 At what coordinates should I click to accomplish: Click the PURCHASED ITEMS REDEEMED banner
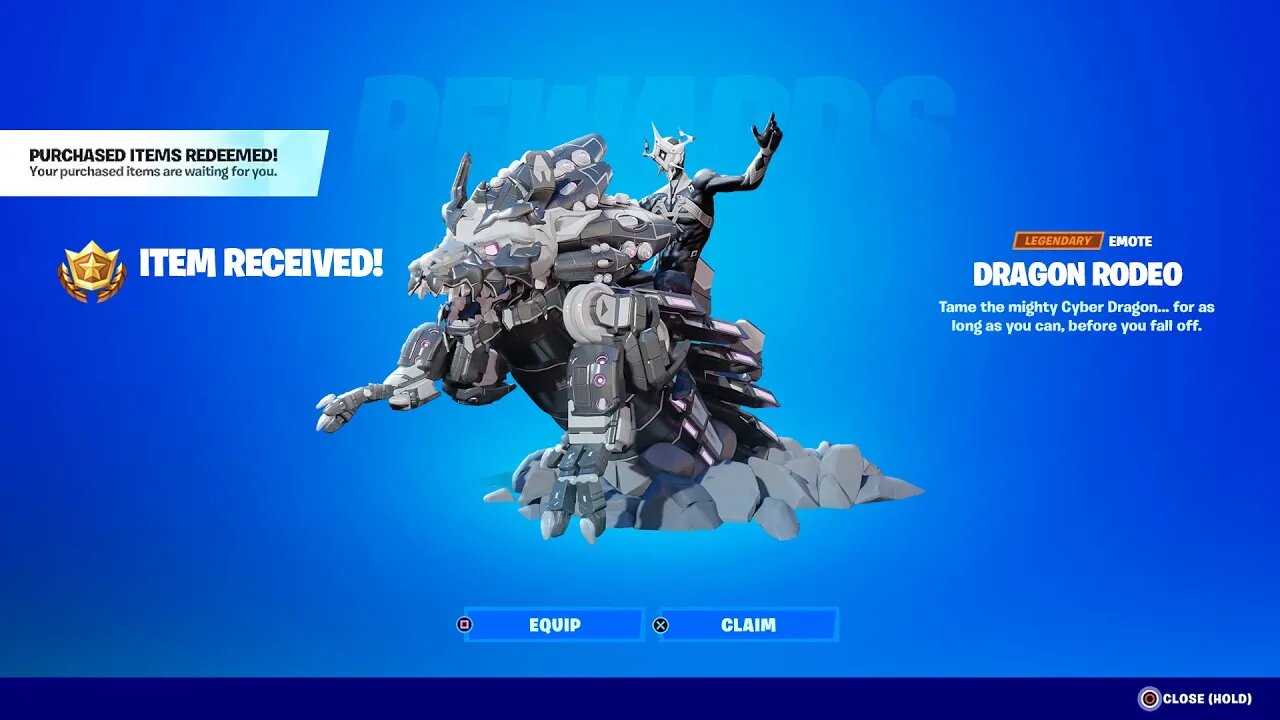click(155, 163)
